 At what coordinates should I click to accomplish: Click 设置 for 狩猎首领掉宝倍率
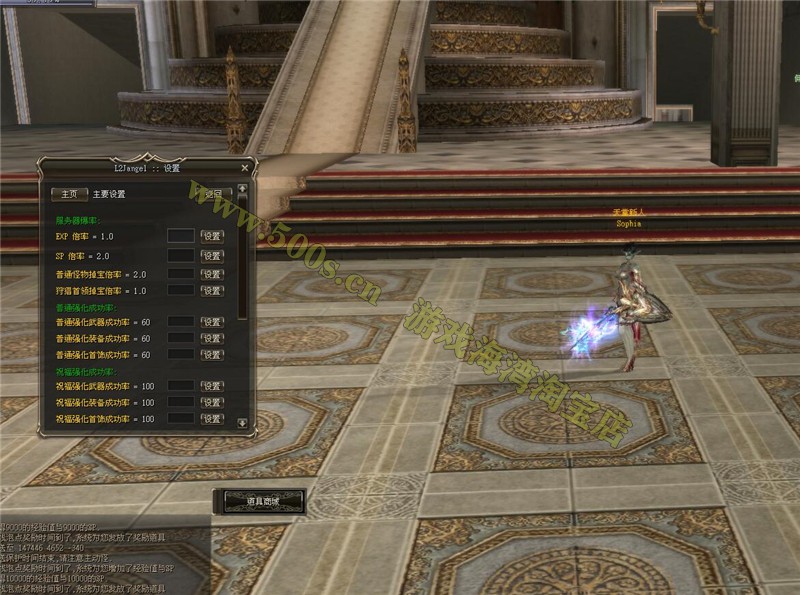pyautogui.click(x=212, y=291)
